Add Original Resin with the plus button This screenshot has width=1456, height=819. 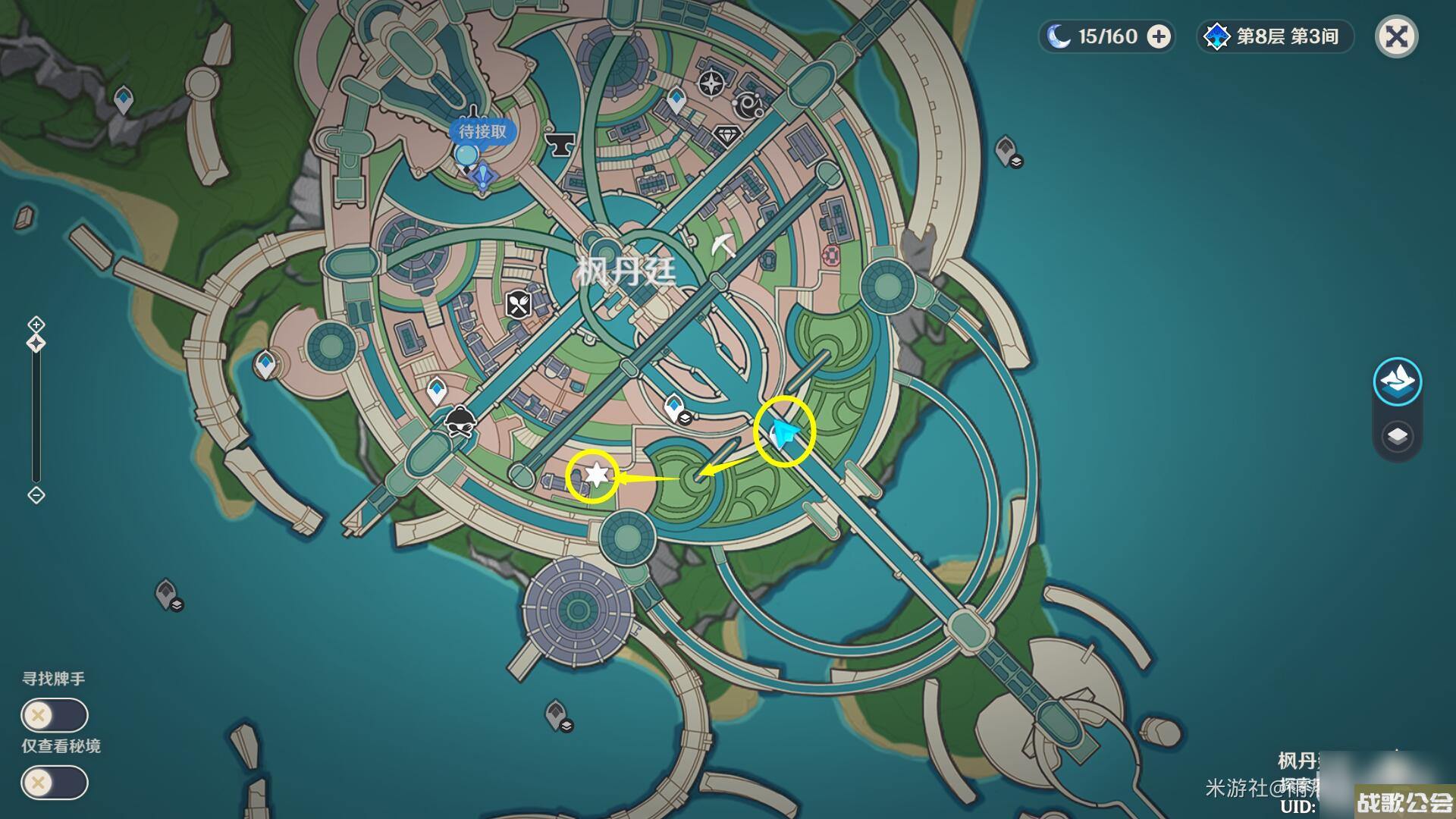[x=1159, y=36]
